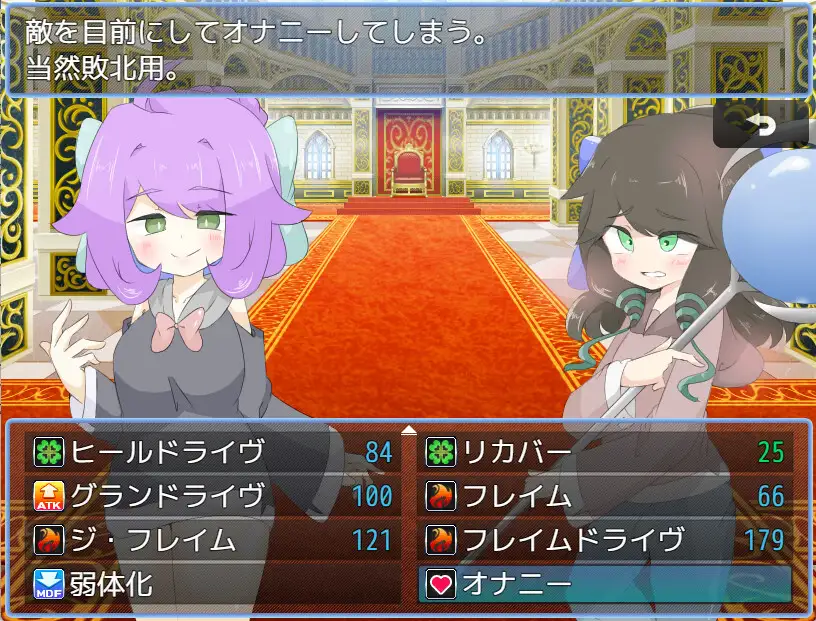Click the back arrow button
Viewport: 816px width, 621px height.
coord(761,126)
